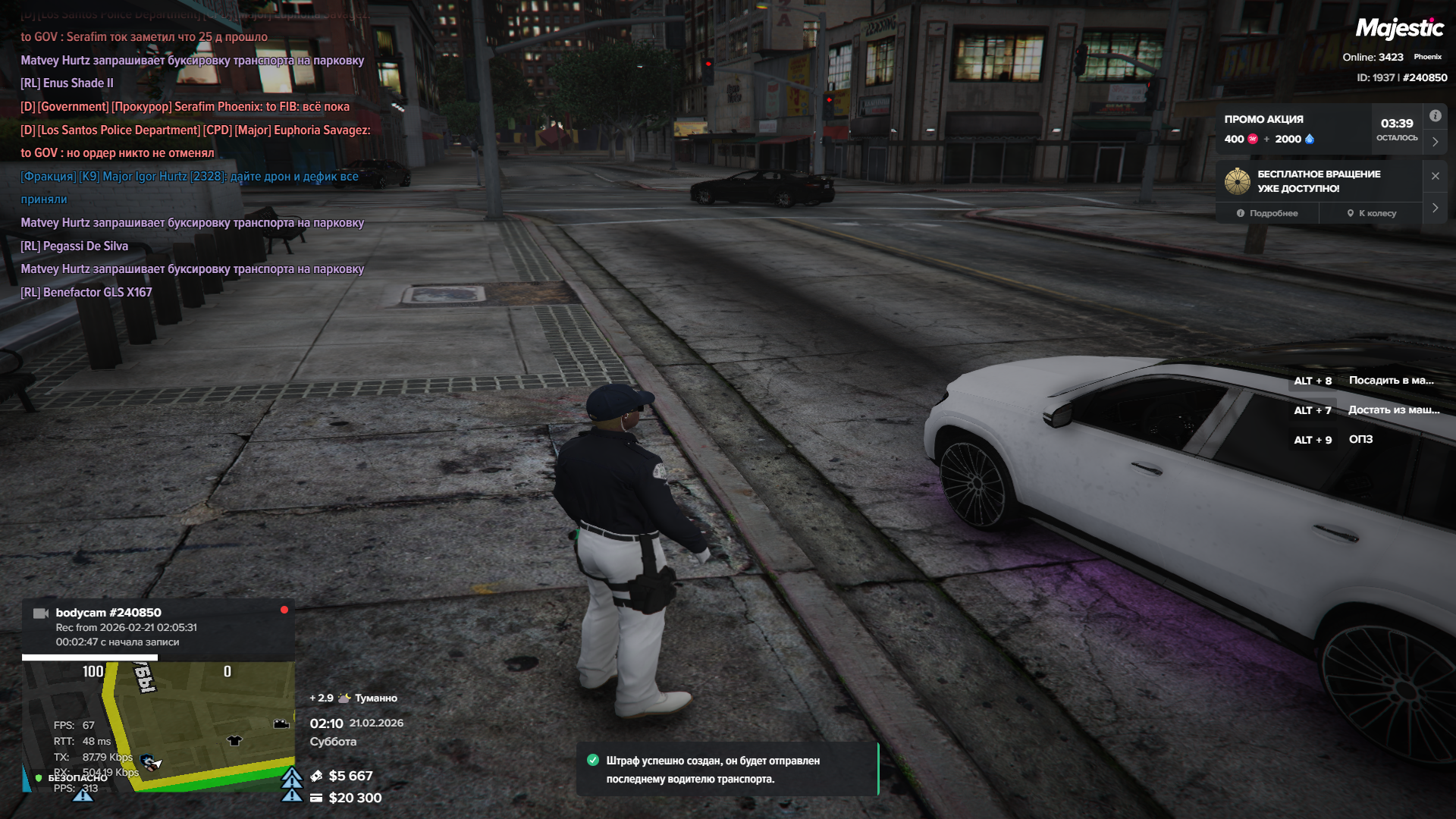Open the bodycam recording panel

click(x=158, y=627)
